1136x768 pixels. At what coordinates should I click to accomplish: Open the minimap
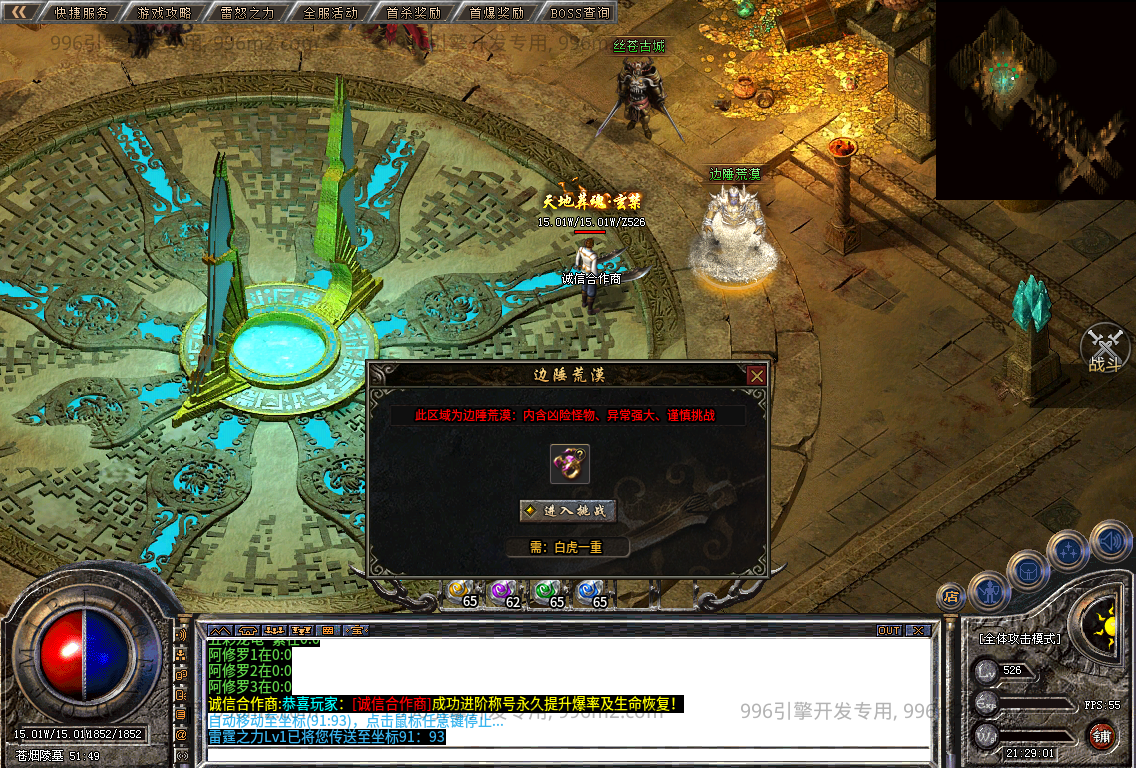[x=1034, y=98]
